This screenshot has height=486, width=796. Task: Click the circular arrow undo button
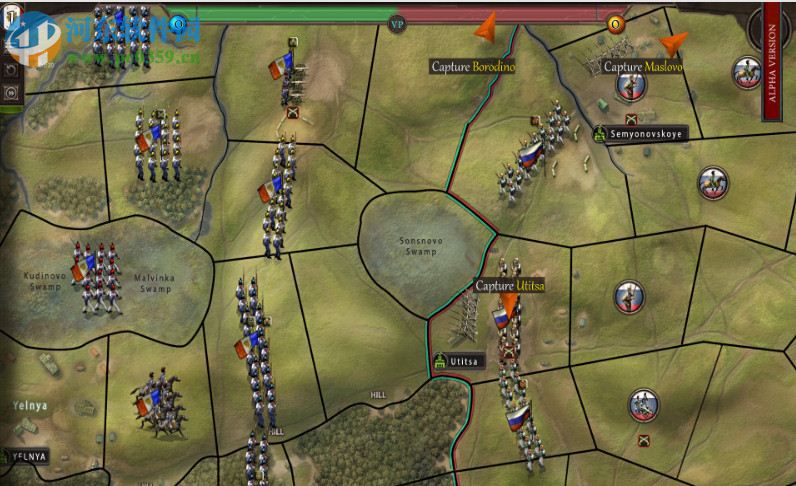pyautogui.click(x=12, y=71)
